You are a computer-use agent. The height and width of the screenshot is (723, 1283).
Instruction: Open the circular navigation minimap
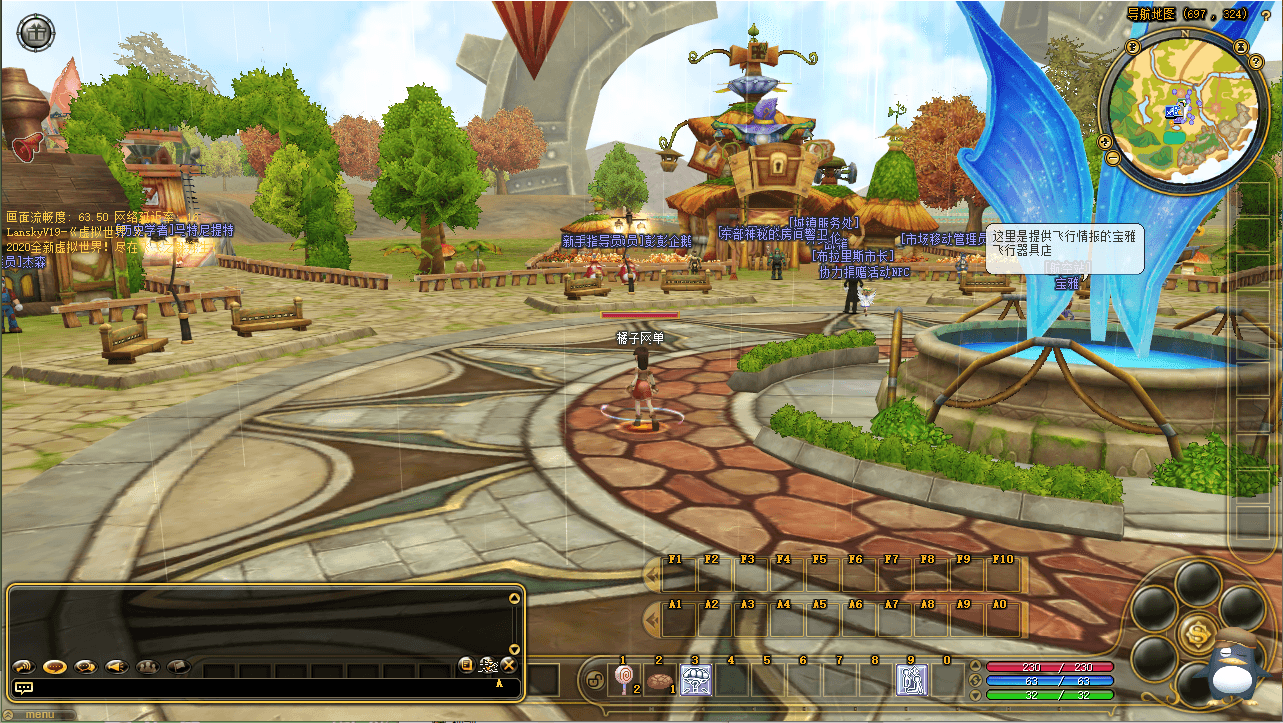1184,109
